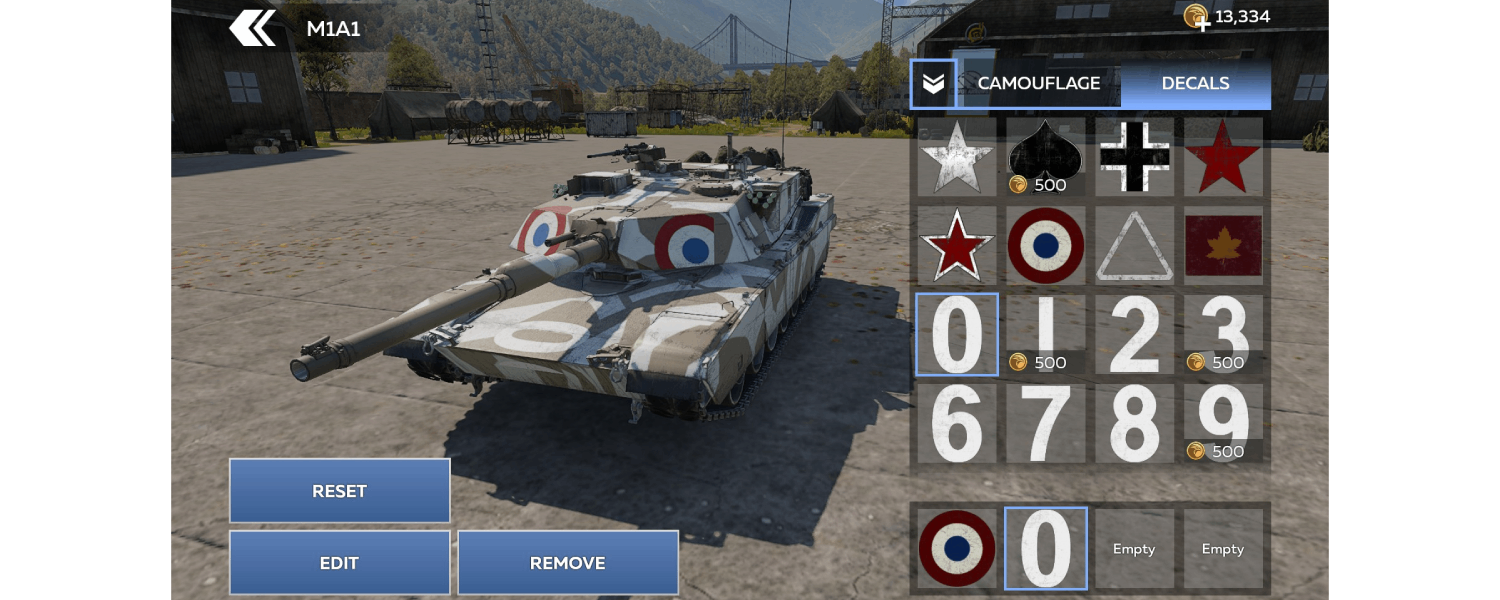The width and height of the screenshot is (1500, 600).
Task: Select the plain red star decal
Action: [x=1223, y=157]
